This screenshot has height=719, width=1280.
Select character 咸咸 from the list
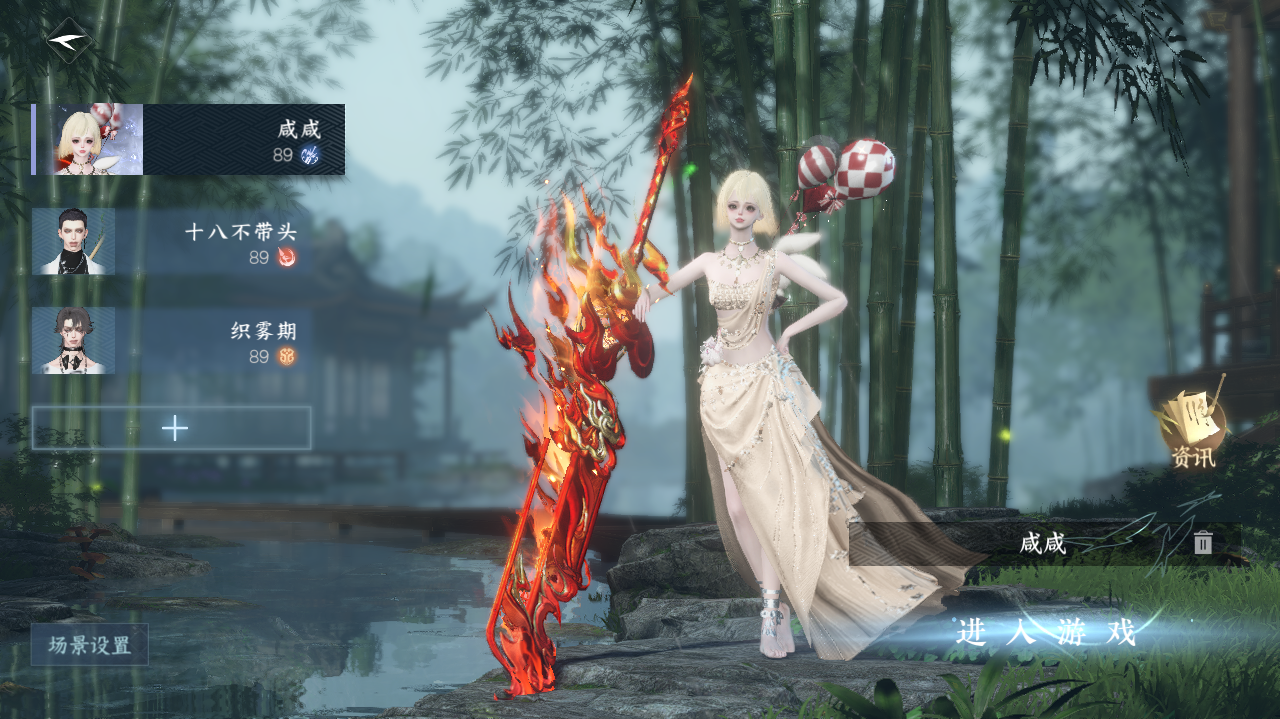tap(189, 140)
